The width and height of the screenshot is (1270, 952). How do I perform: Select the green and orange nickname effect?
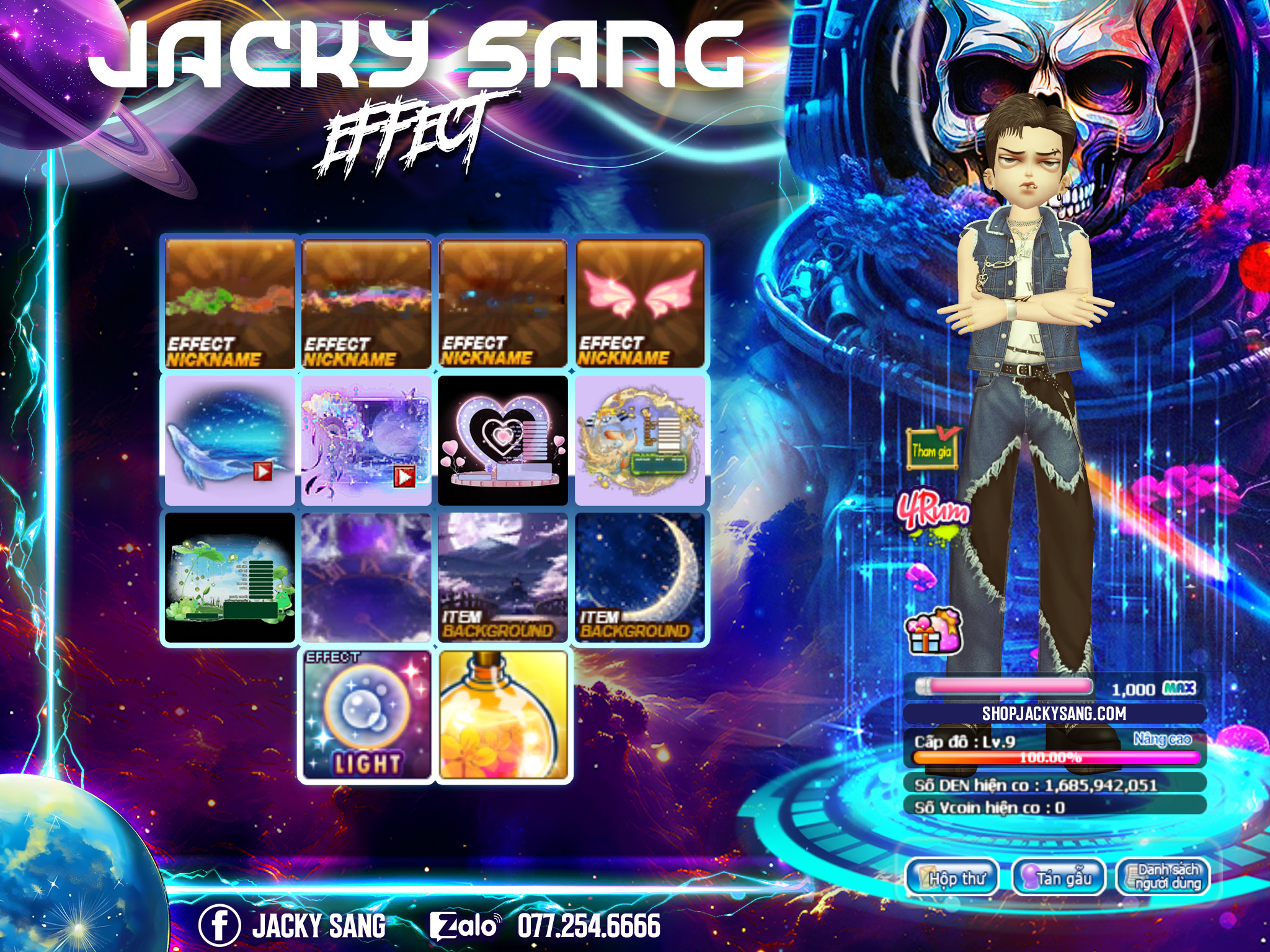229,304
